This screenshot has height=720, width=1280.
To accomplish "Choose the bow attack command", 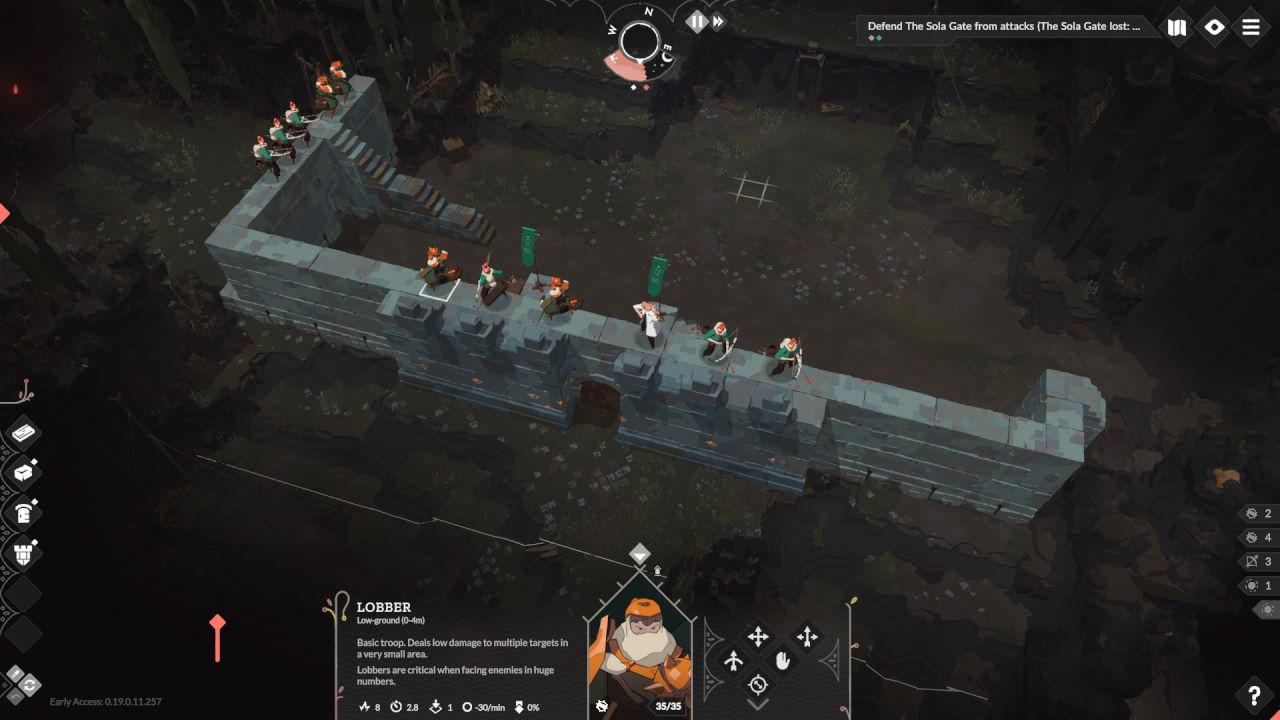I will pos(733,661).
